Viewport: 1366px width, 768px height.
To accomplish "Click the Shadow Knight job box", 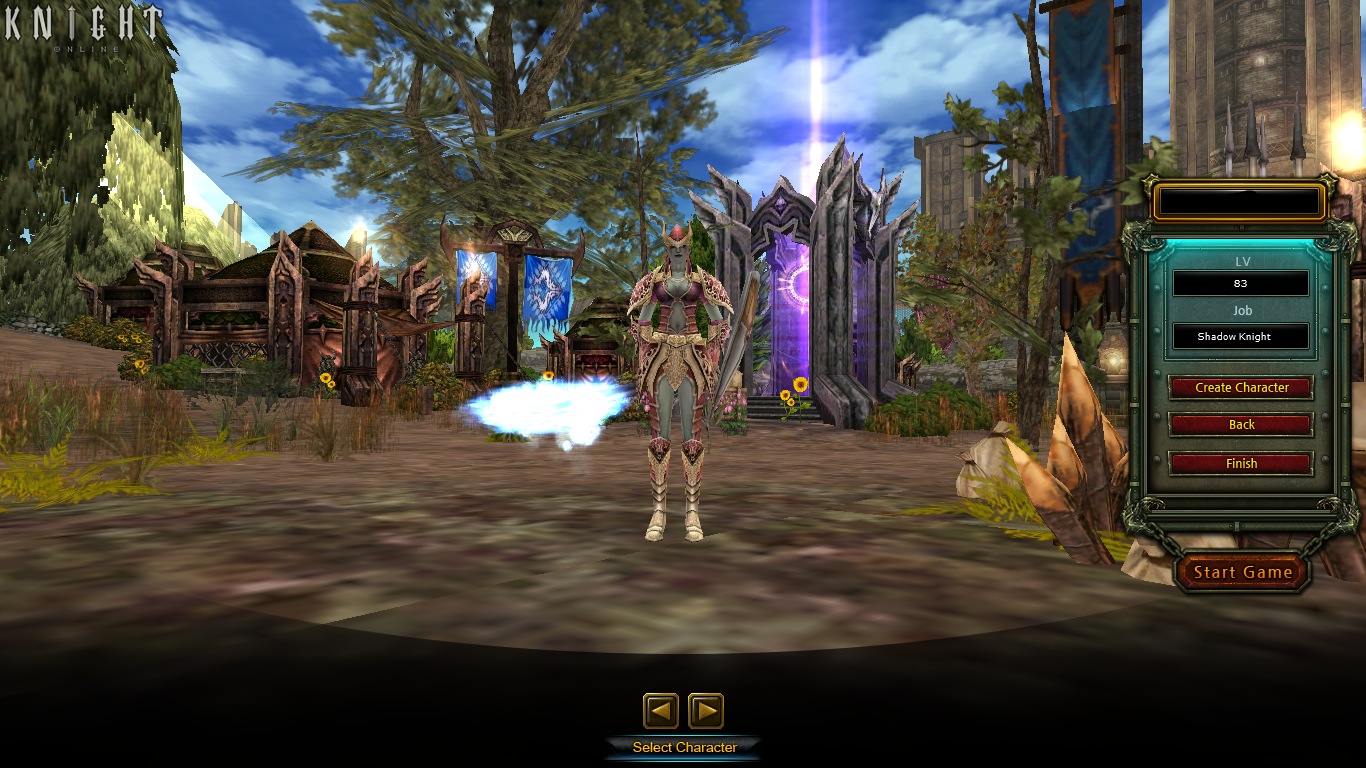I will coord(1240,336).
